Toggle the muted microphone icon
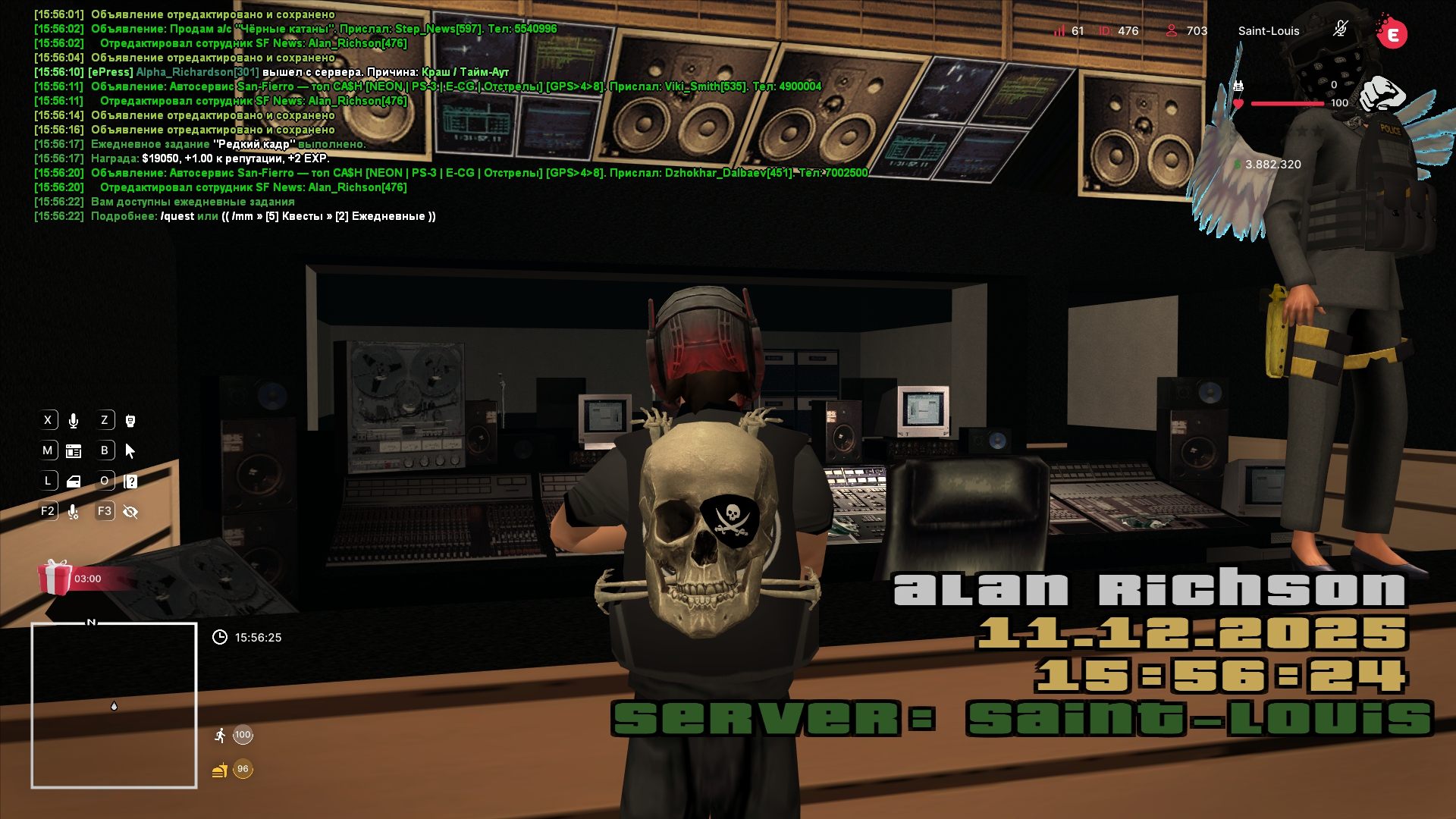1456x819 pixels. click(1340, 30)
